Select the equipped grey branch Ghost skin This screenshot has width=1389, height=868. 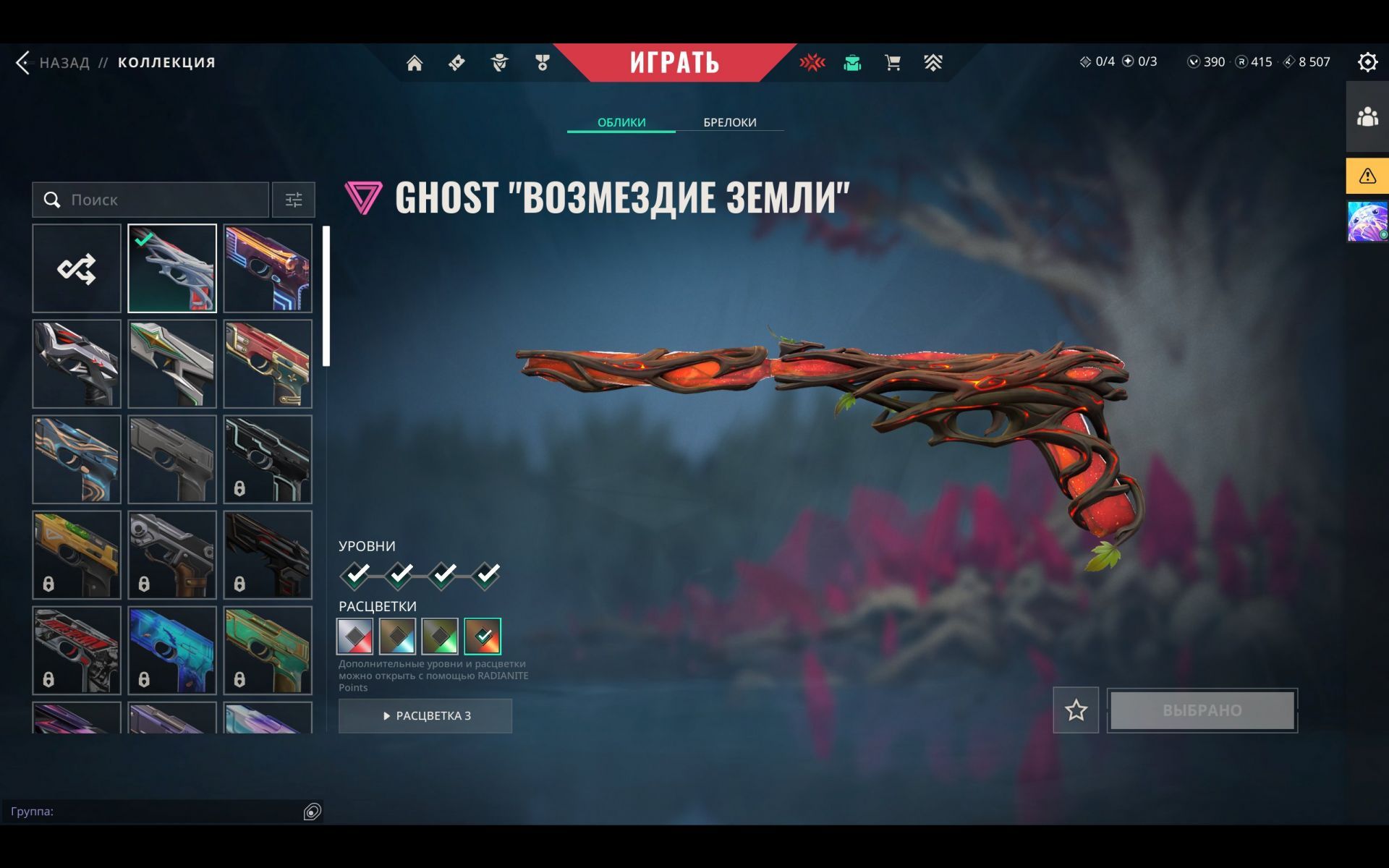(x=172, y=268)
